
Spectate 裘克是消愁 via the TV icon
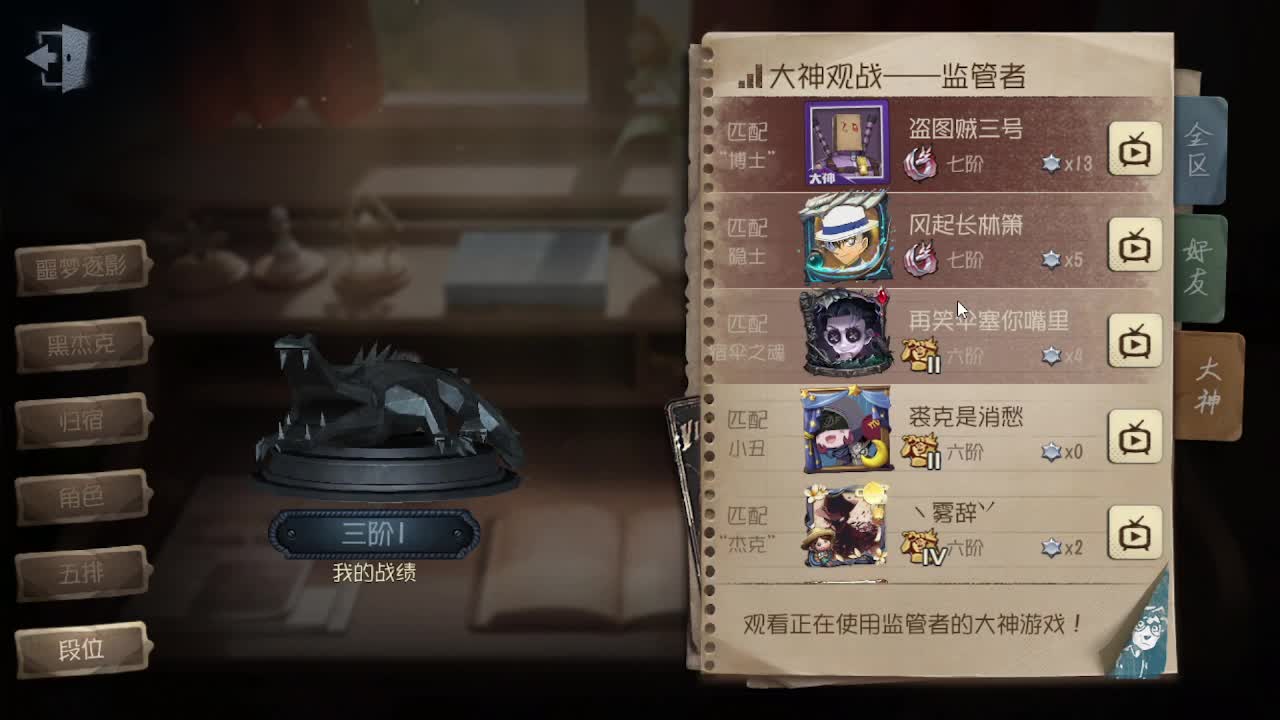tap(1135, 435)
